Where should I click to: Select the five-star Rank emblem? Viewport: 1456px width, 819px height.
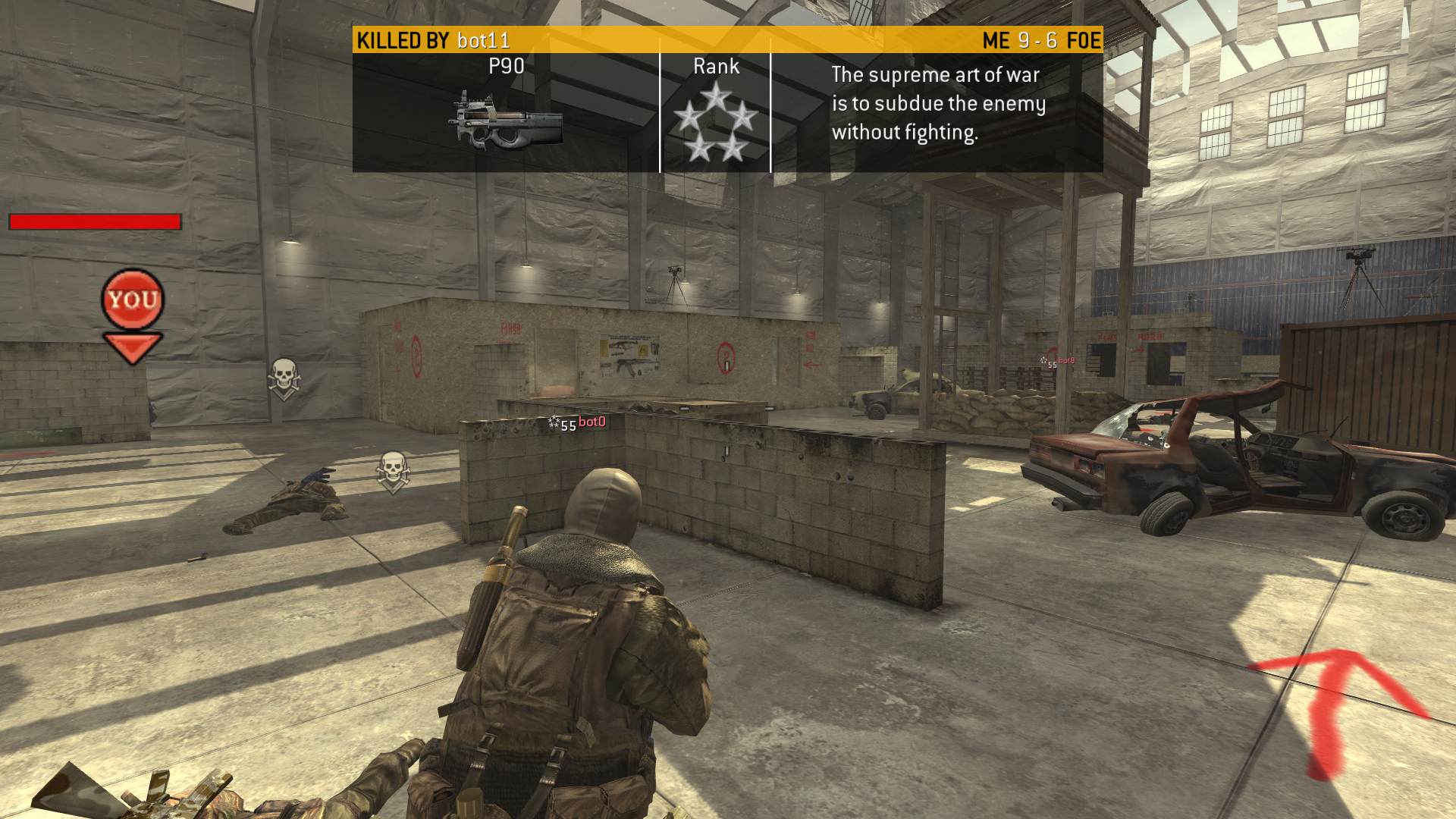click(715, 124)
